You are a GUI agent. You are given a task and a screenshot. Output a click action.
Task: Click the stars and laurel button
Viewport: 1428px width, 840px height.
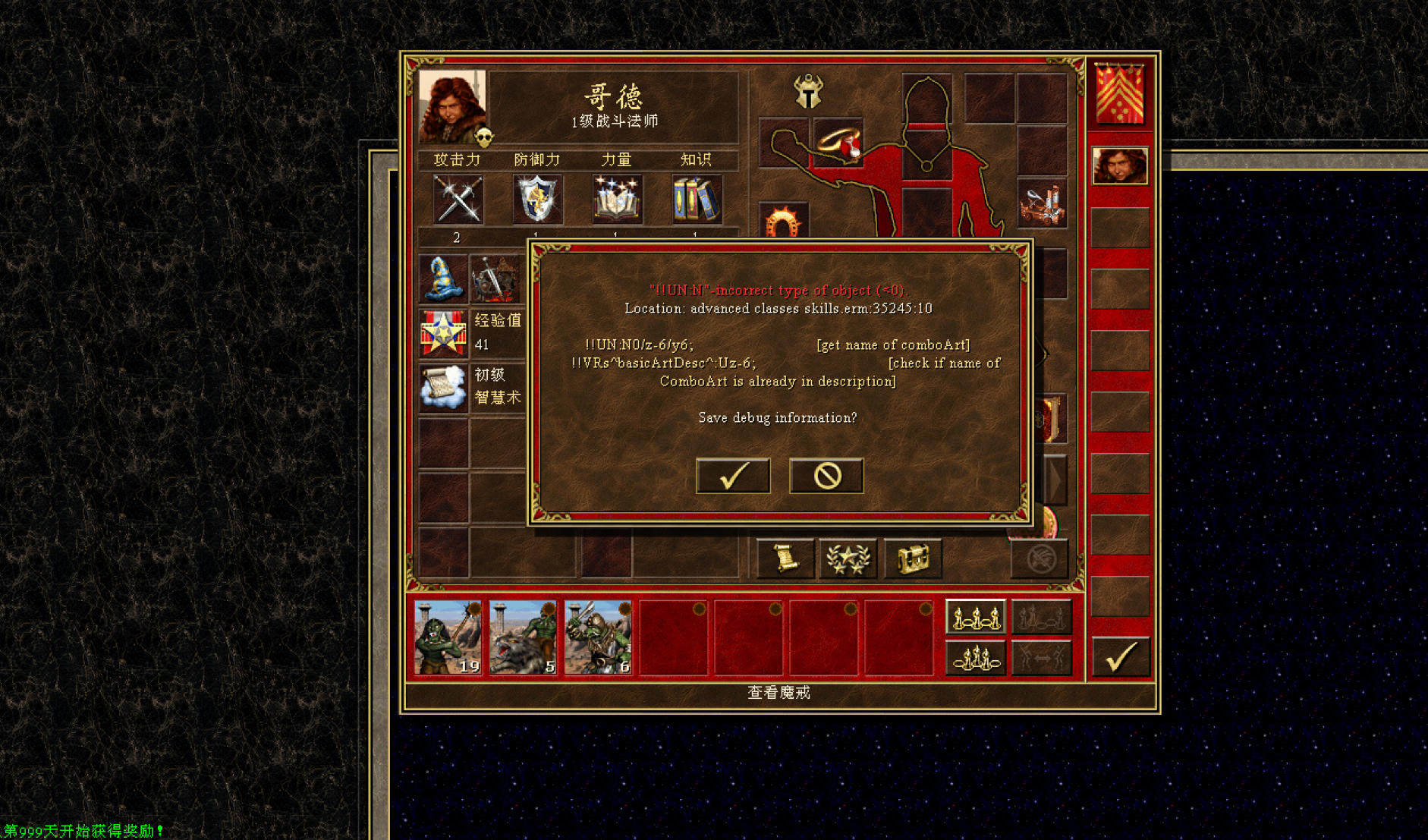point(848,559)
